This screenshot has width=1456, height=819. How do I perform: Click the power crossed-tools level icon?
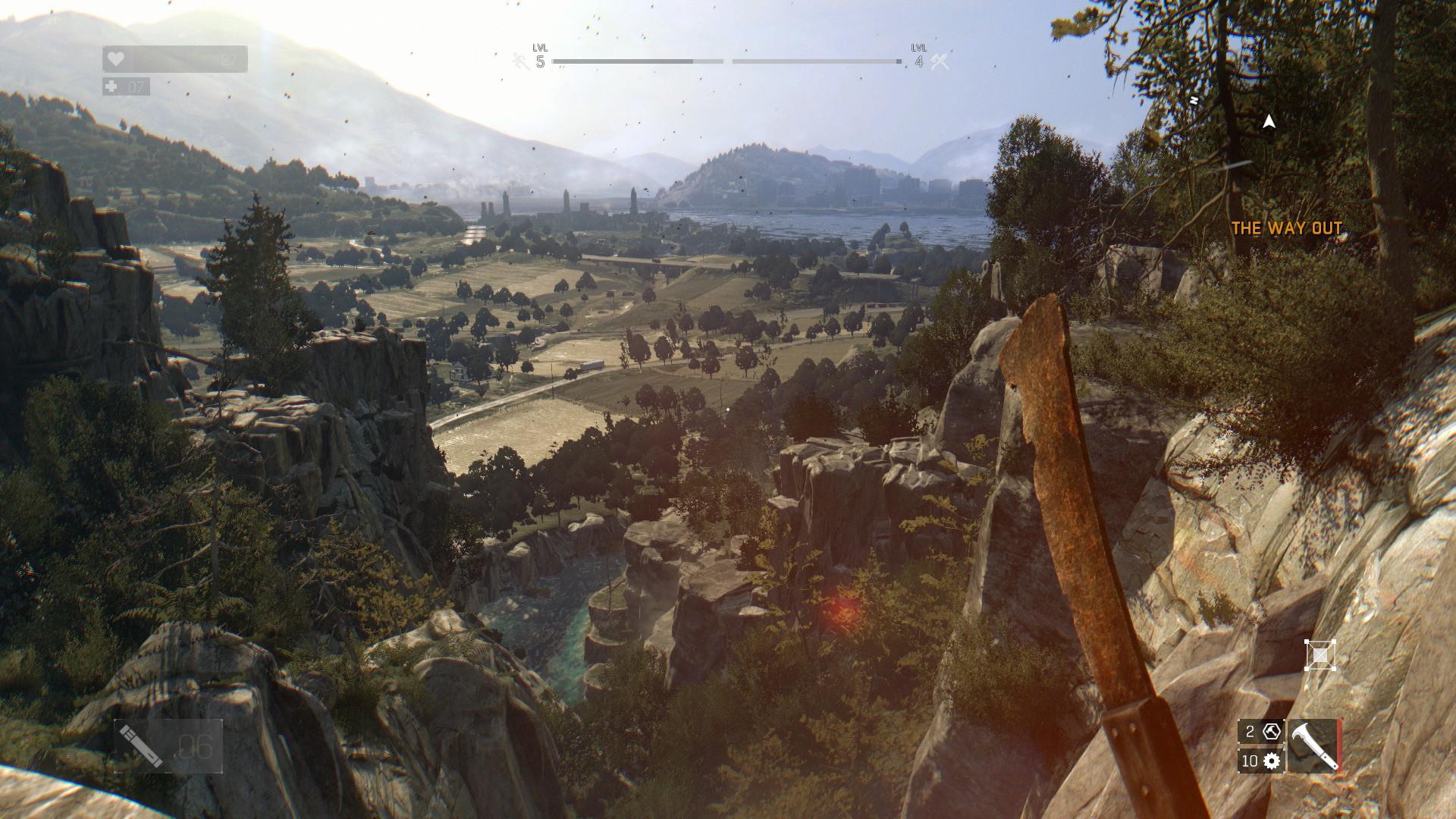point(940,61)
